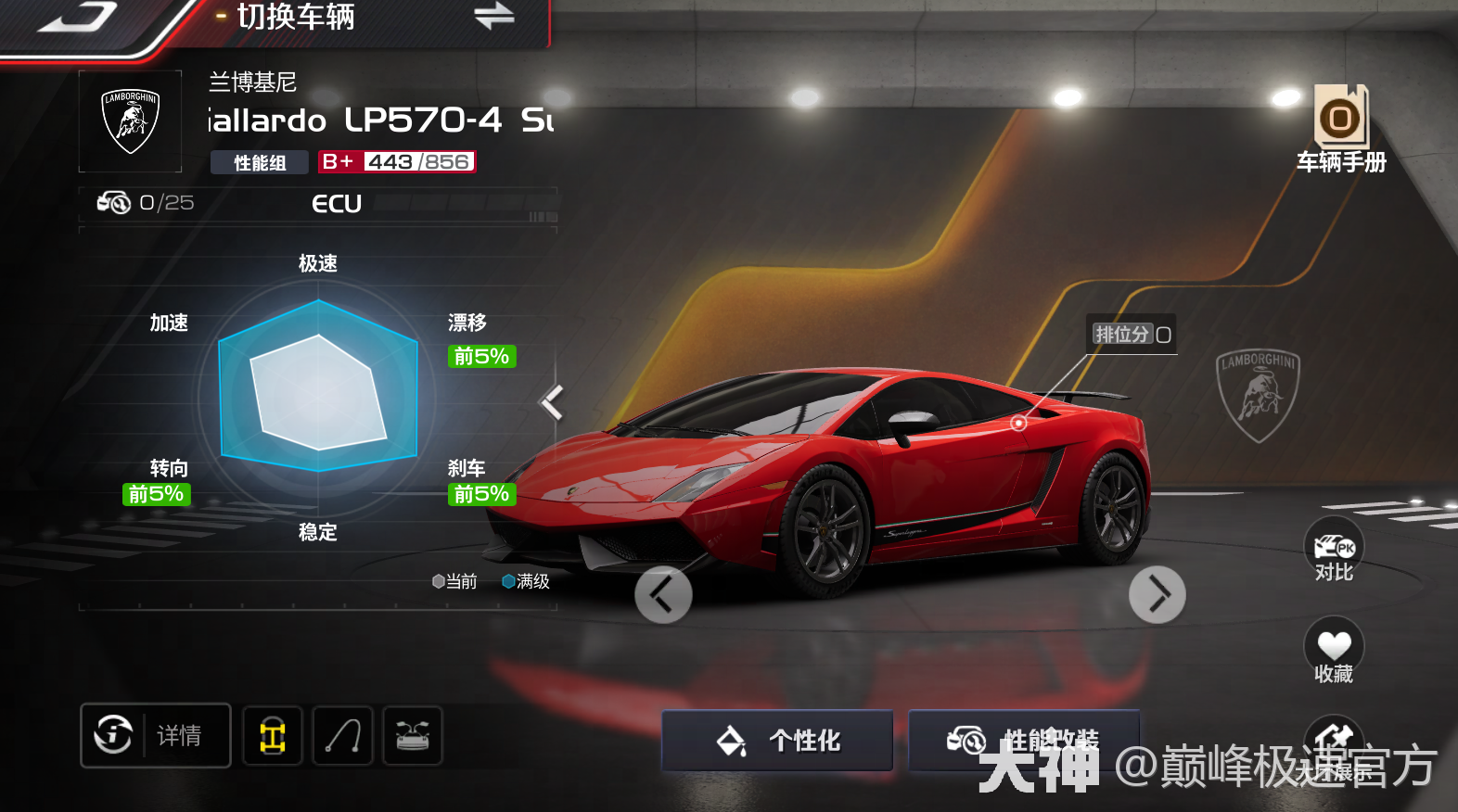This screenshot has width=1458, height=812.
Task: Click the Lamborghini badge thumbnail
Action: (129, 121)
